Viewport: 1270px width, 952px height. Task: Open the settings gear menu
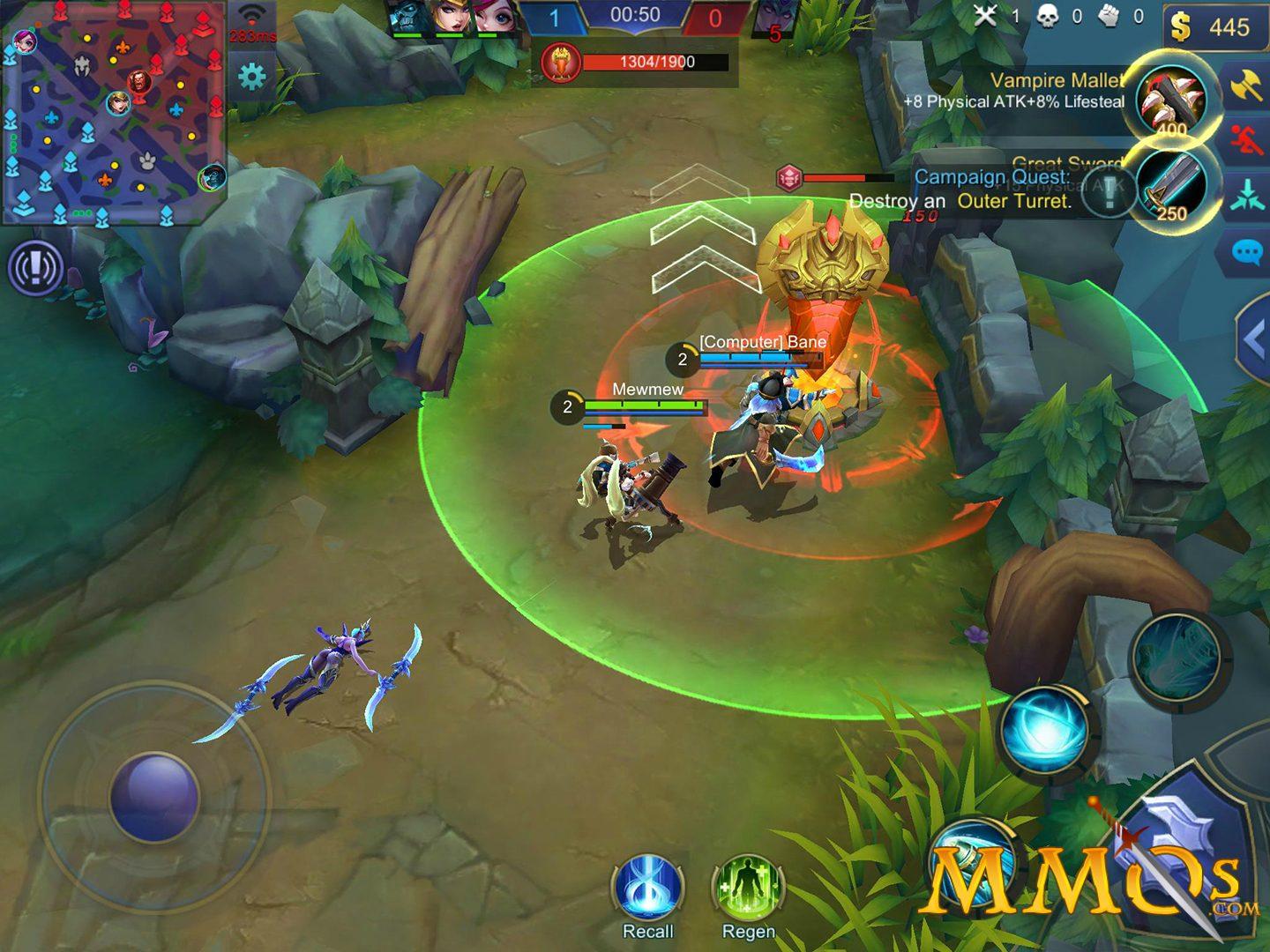pos(252,78)
